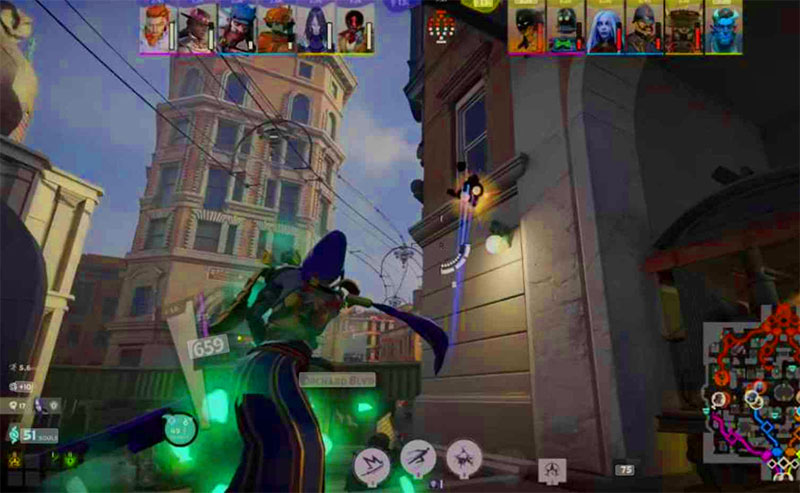Select the red masked hero portrait
800x493 pixels.
pos(354,28)
